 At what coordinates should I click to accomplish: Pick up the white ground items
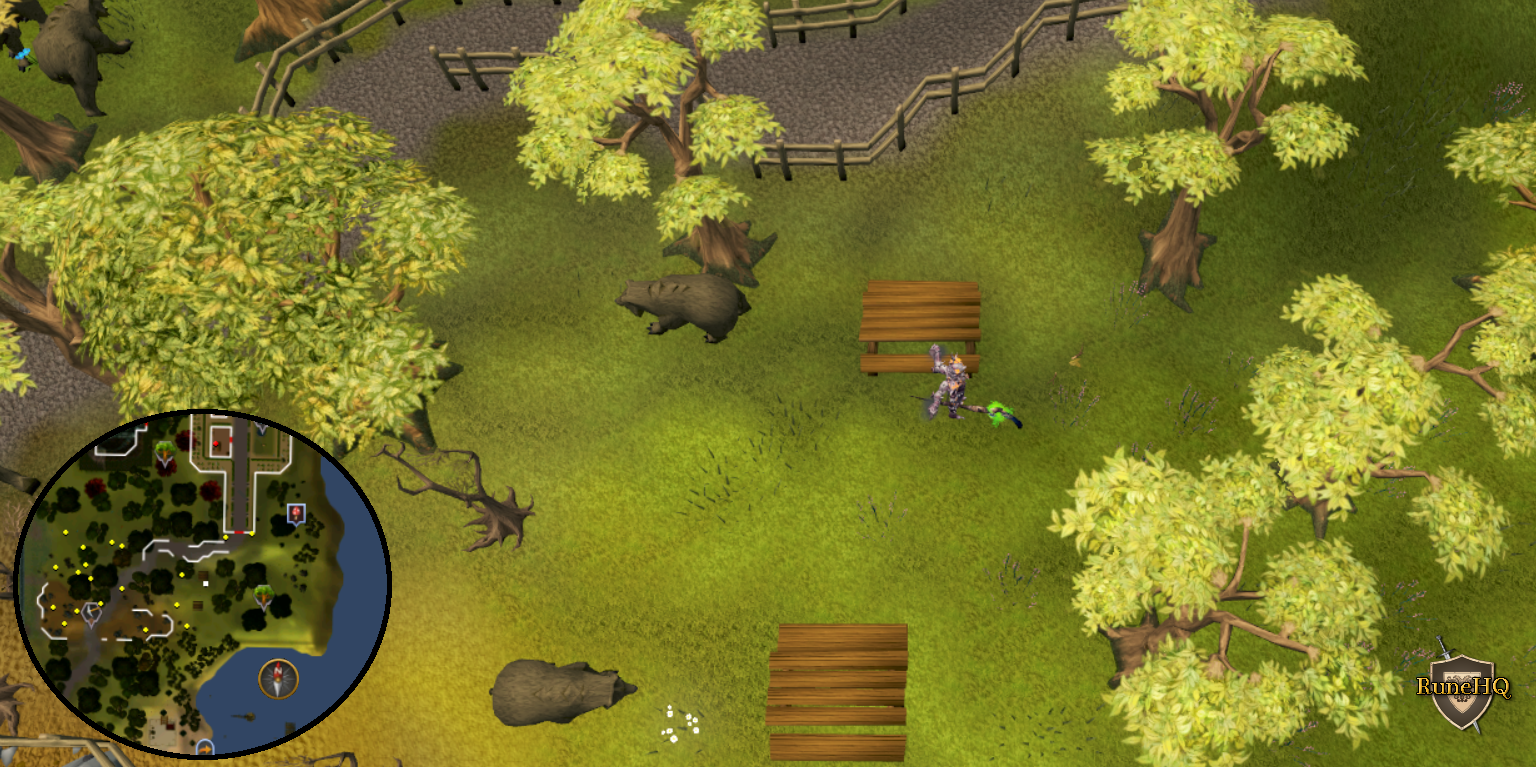(x=680, y=720)
